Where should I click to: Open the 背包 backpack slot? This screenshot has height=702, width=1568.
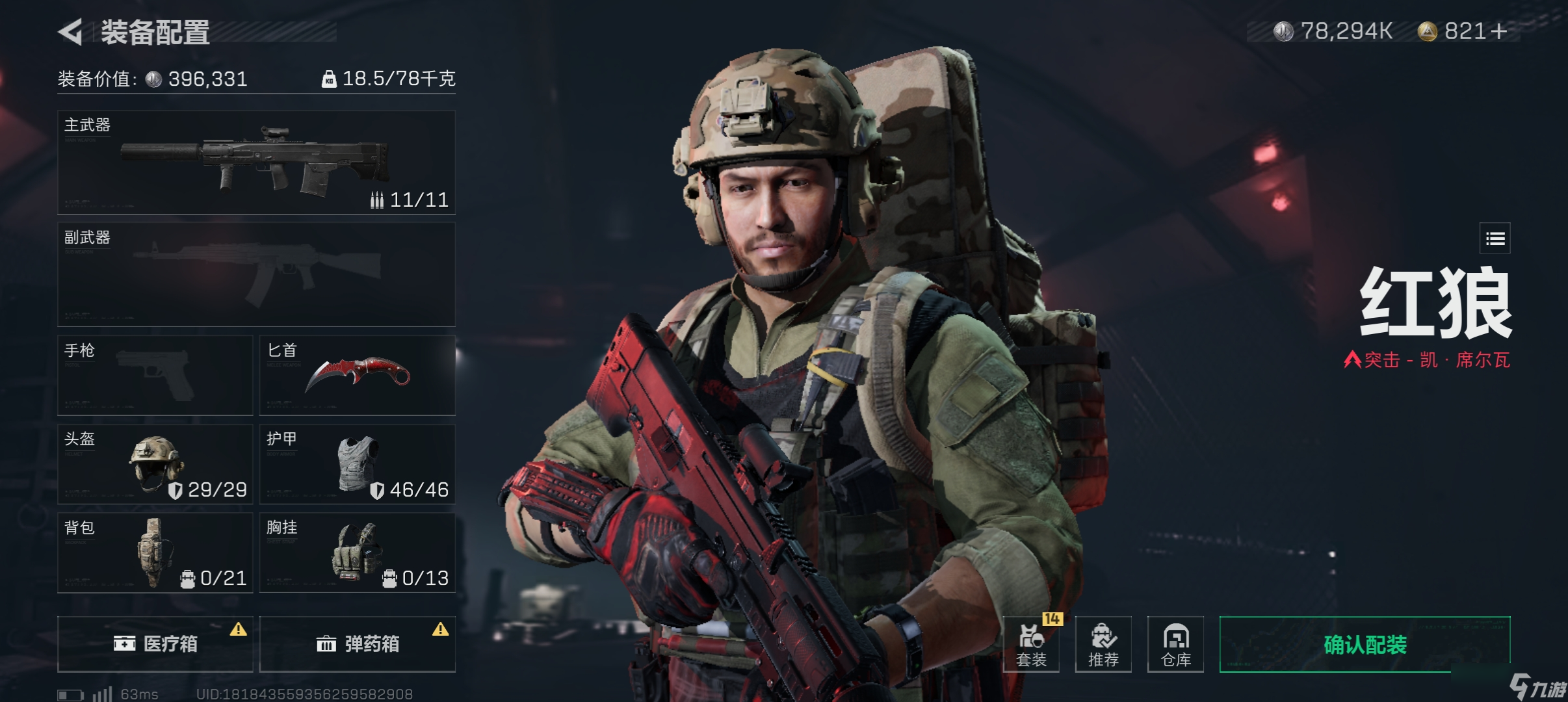[x=155, y=552]
